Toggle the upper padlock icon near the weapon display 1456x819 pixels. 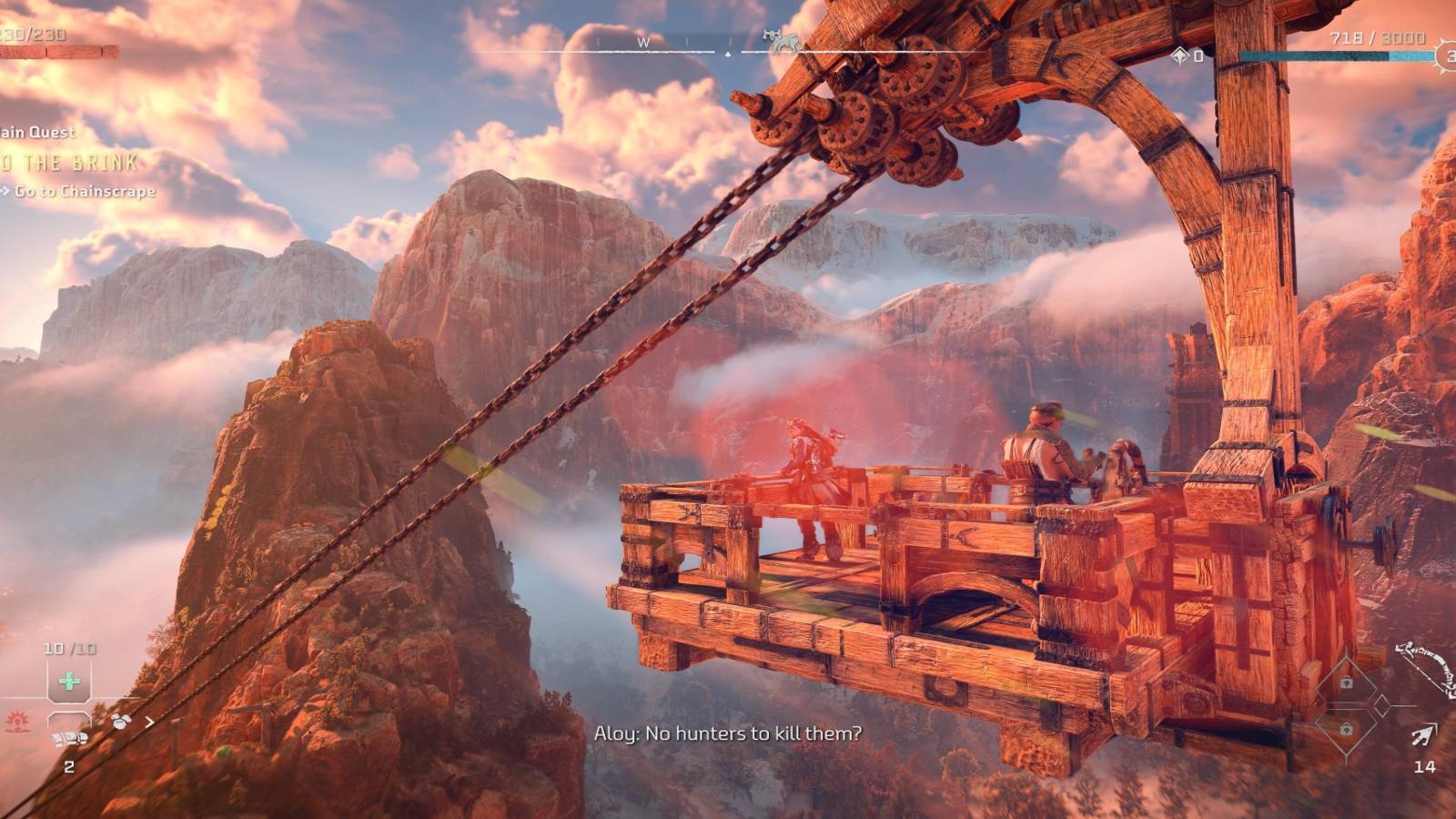pyautogui.click(x=1346, y=682)
